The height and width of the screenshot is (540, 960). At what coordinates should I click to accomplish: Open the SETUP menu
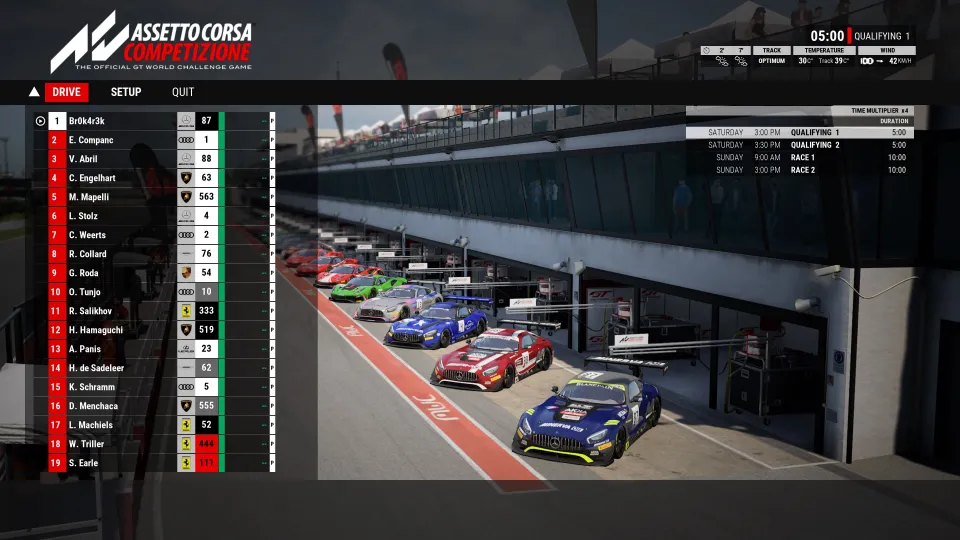[126, 92]
